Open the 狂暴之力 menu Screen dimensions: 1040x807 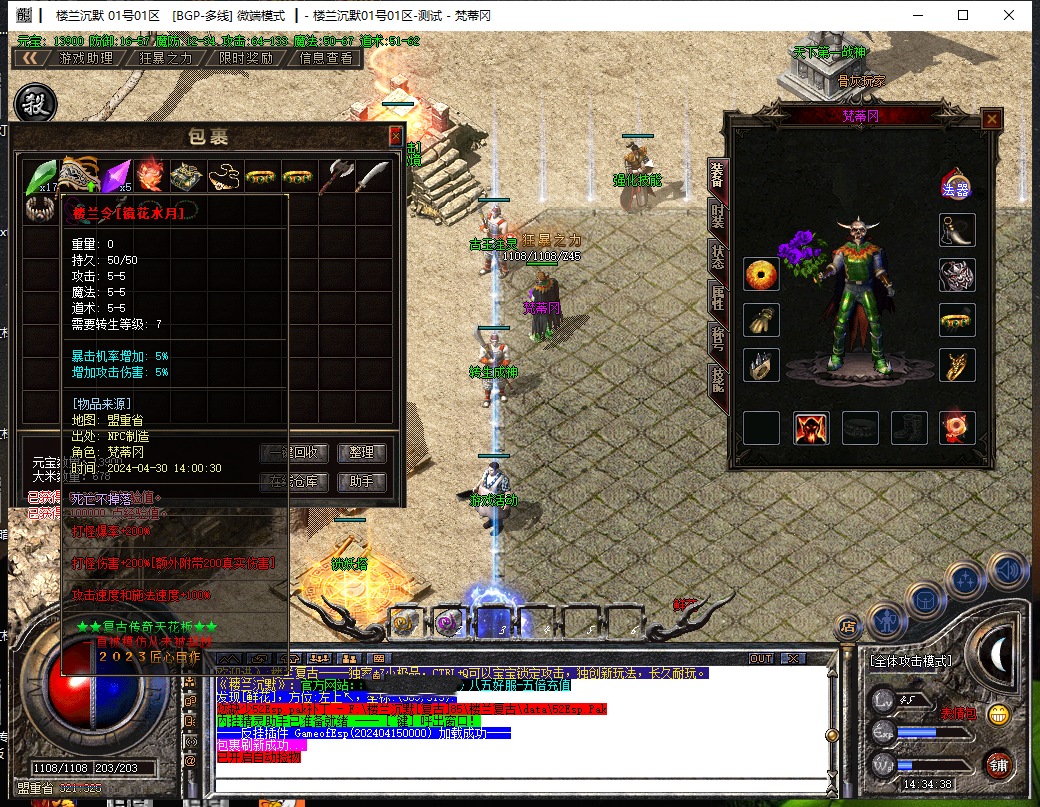click(x=165, y=58)
